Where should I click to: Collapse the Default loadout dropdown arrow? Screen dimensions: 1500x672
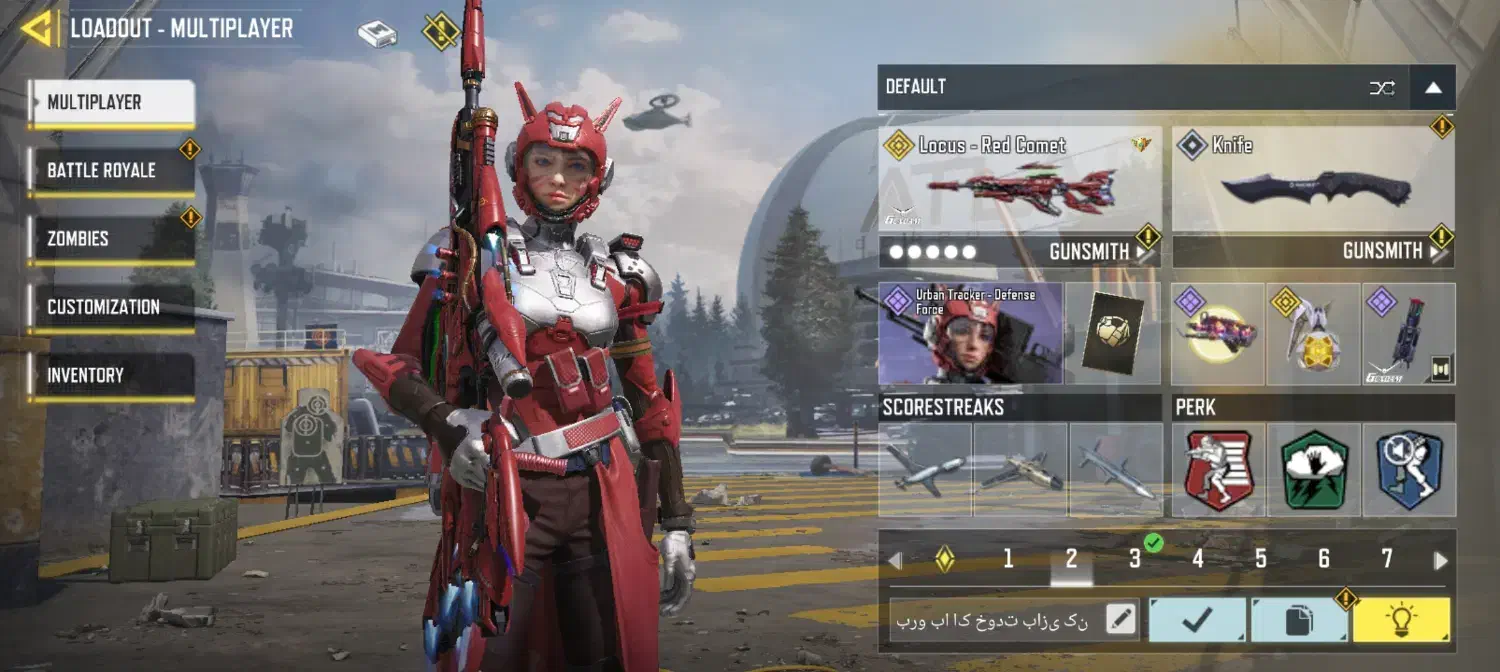click(1433, 88)
